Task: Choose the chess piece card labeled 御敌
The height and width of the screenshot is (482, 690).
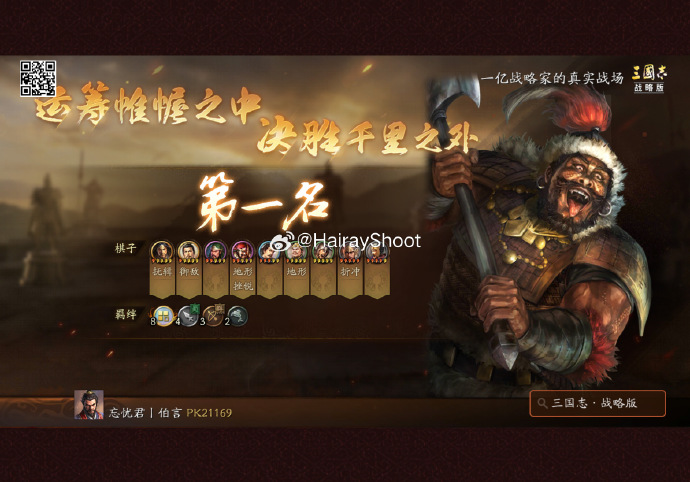Action: 188,269
